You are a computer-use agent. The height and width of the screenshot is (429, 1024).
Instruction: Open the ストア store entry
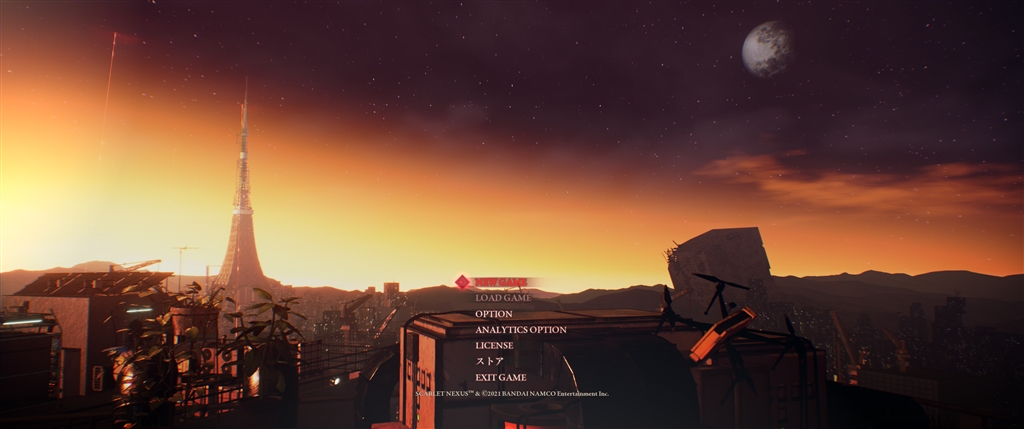tap(489, 361)
